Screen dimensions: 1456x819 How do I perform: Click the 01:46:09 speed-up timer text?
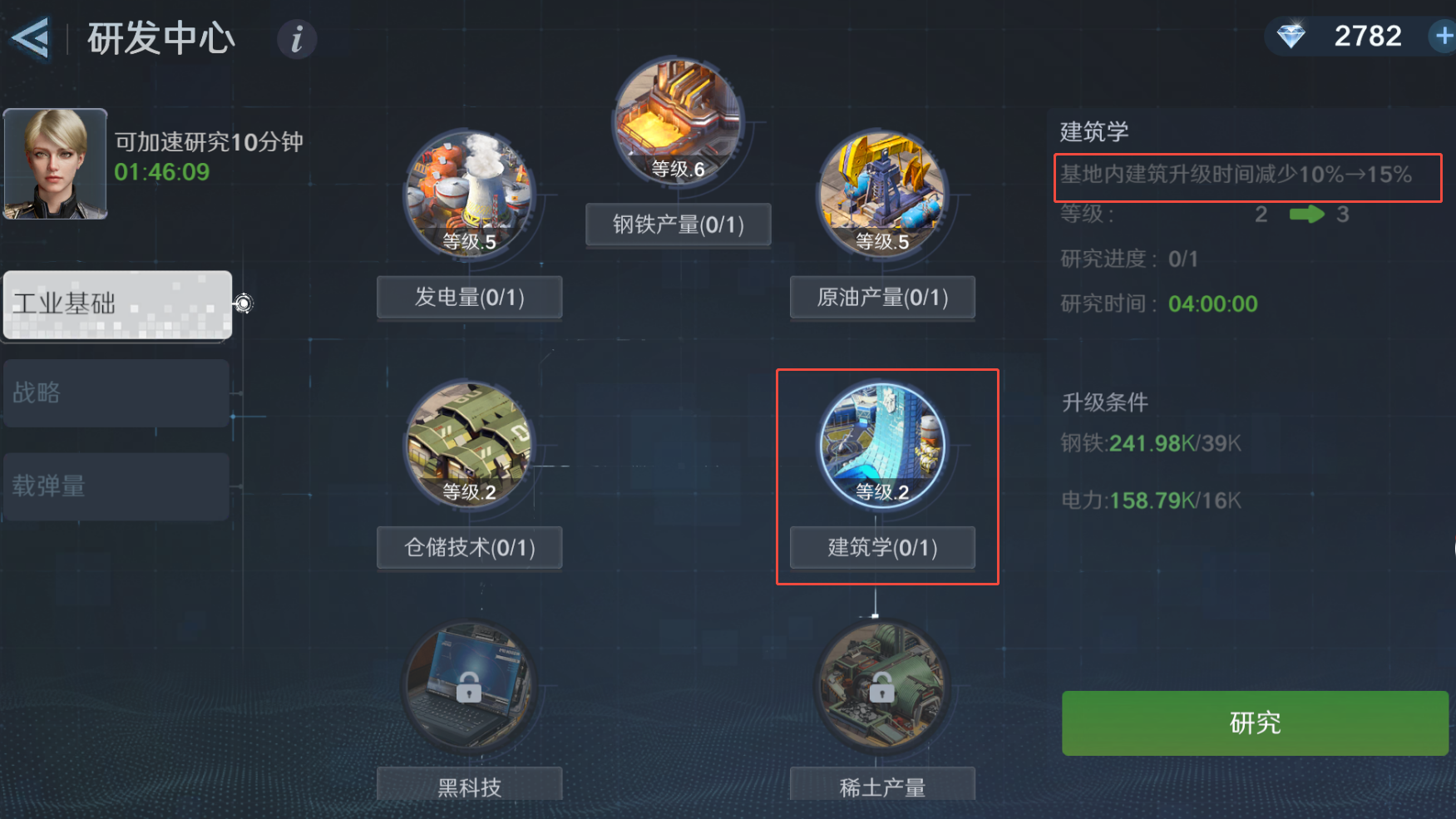point(161,173)
